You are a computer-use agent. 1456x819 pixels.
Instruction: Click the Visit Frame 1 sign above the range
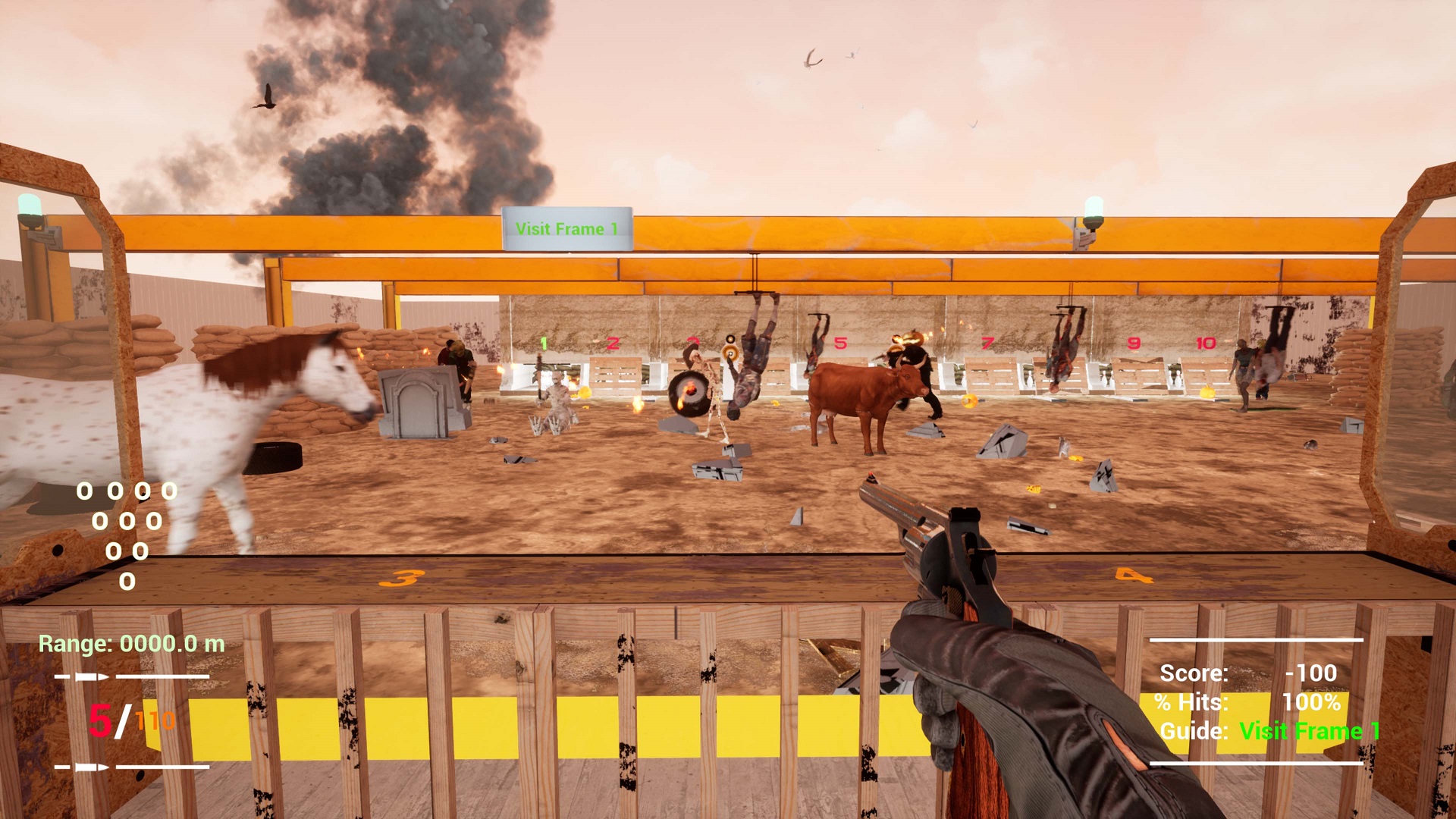[566, 228]
